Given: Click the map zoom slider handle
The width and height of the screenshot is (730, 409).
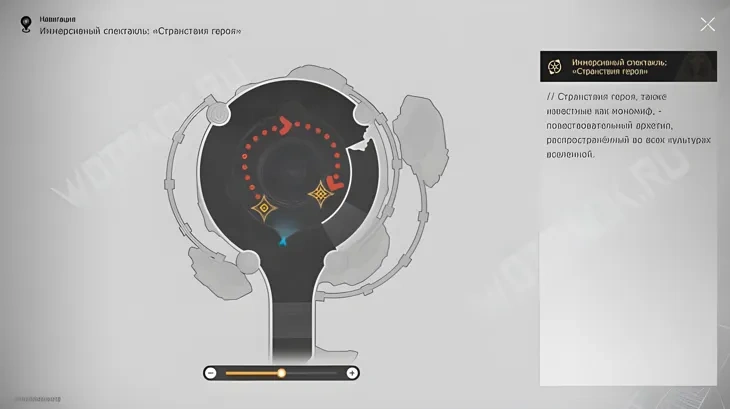Looking at the screenshot, I should [x=281, y=373].
